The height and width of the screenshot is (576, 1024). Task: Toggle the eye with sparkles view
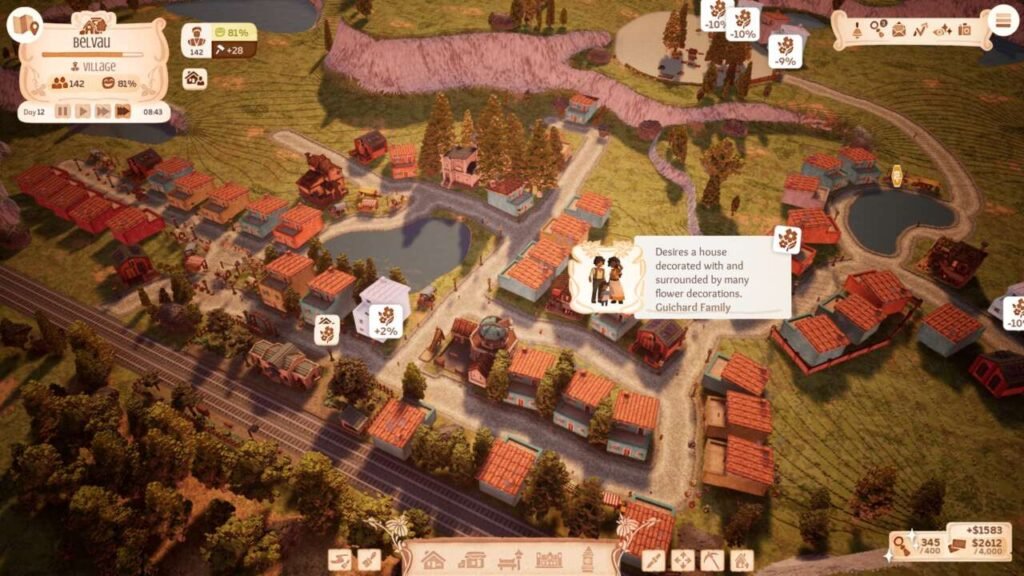pos(942,29)
